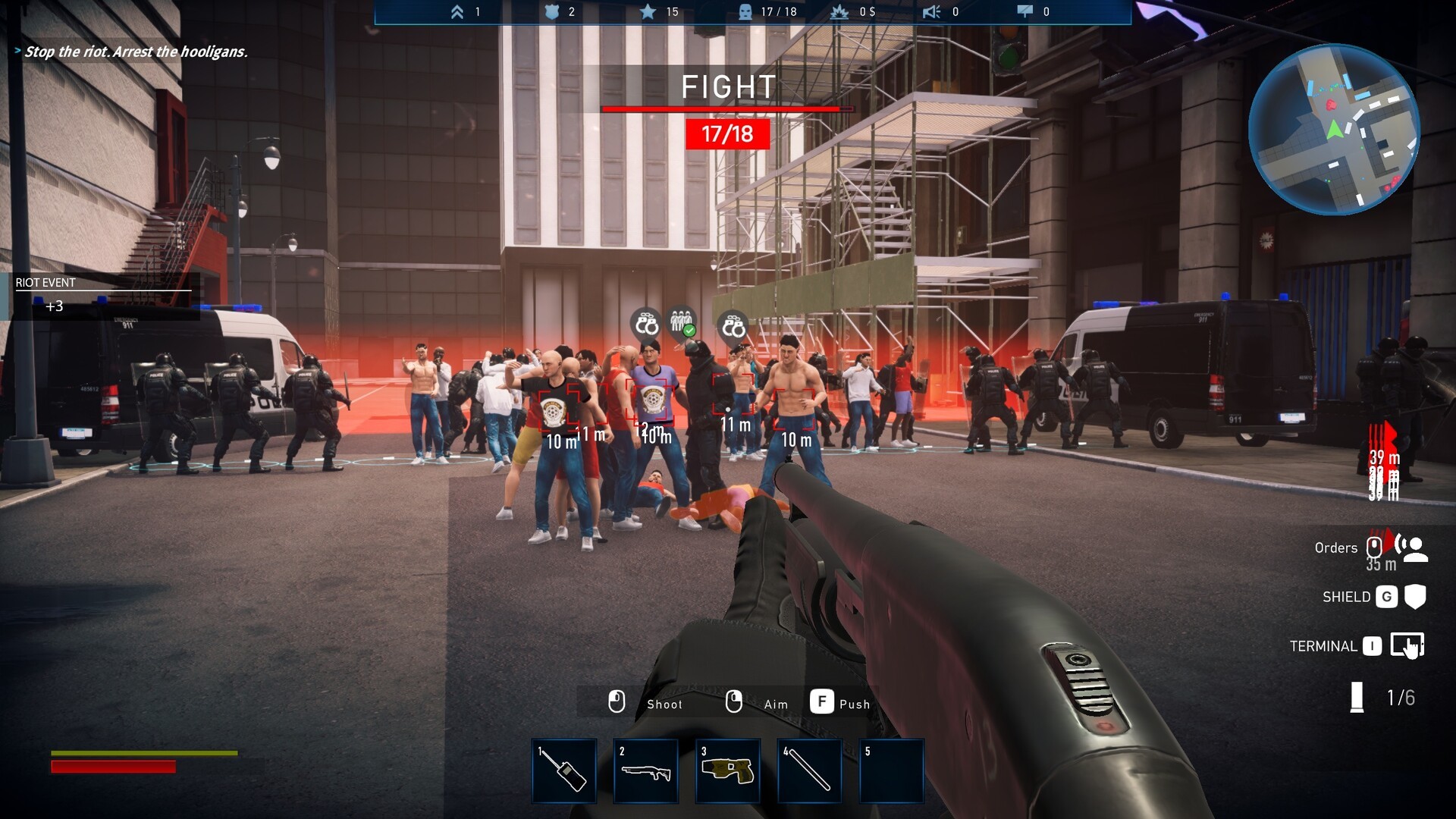Image resolution: width=1456 pixels, height=819 pixels.
Task: Open the Terminal tablet icon
Action: point(1407,646)
